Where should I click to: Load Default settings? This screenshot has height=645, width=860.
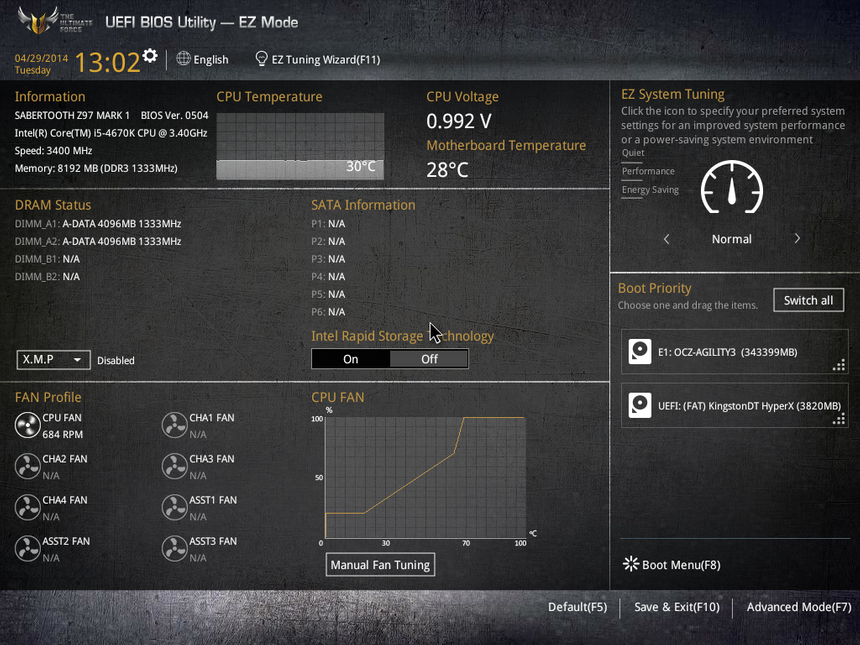pyautogui.click(x=577, y=607)
